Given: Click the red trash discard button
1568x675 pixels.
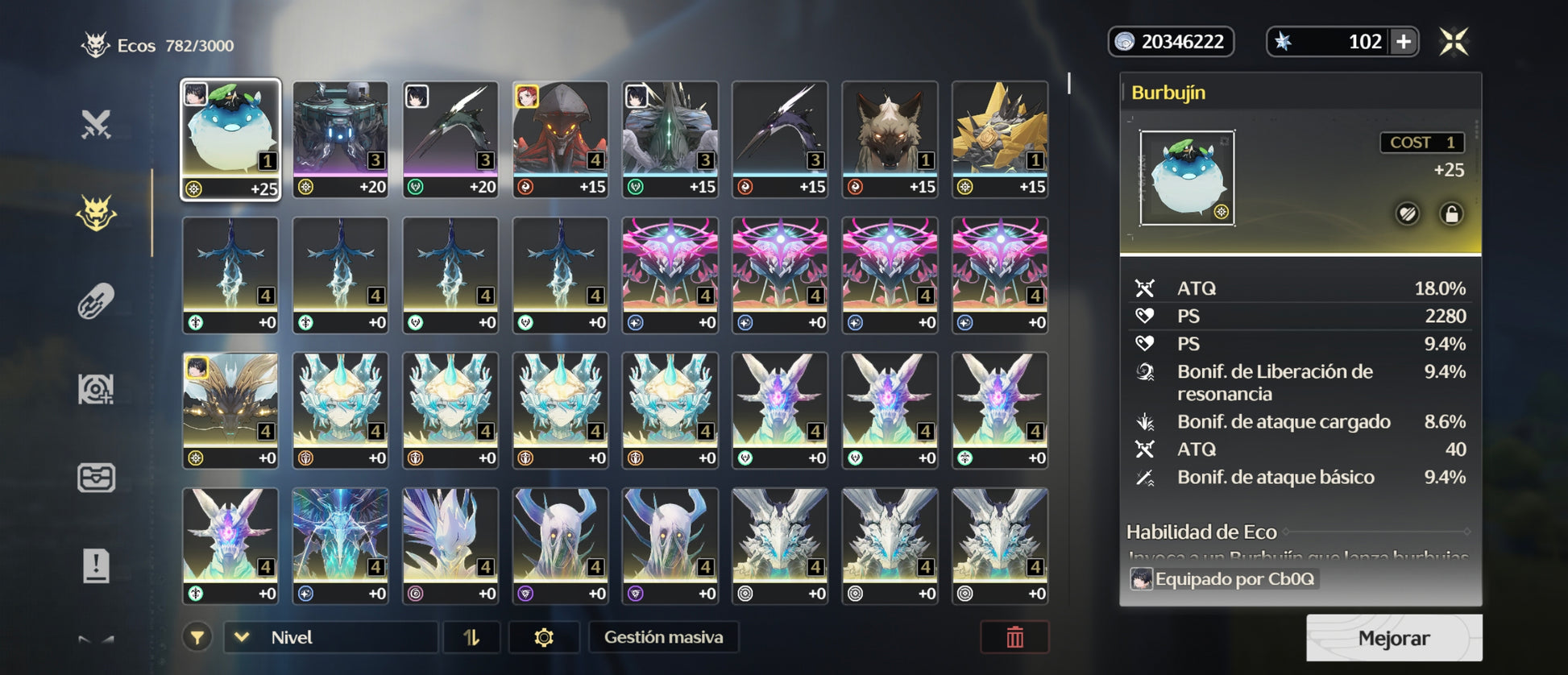Looking at the screenshot, I should 1014,637.
